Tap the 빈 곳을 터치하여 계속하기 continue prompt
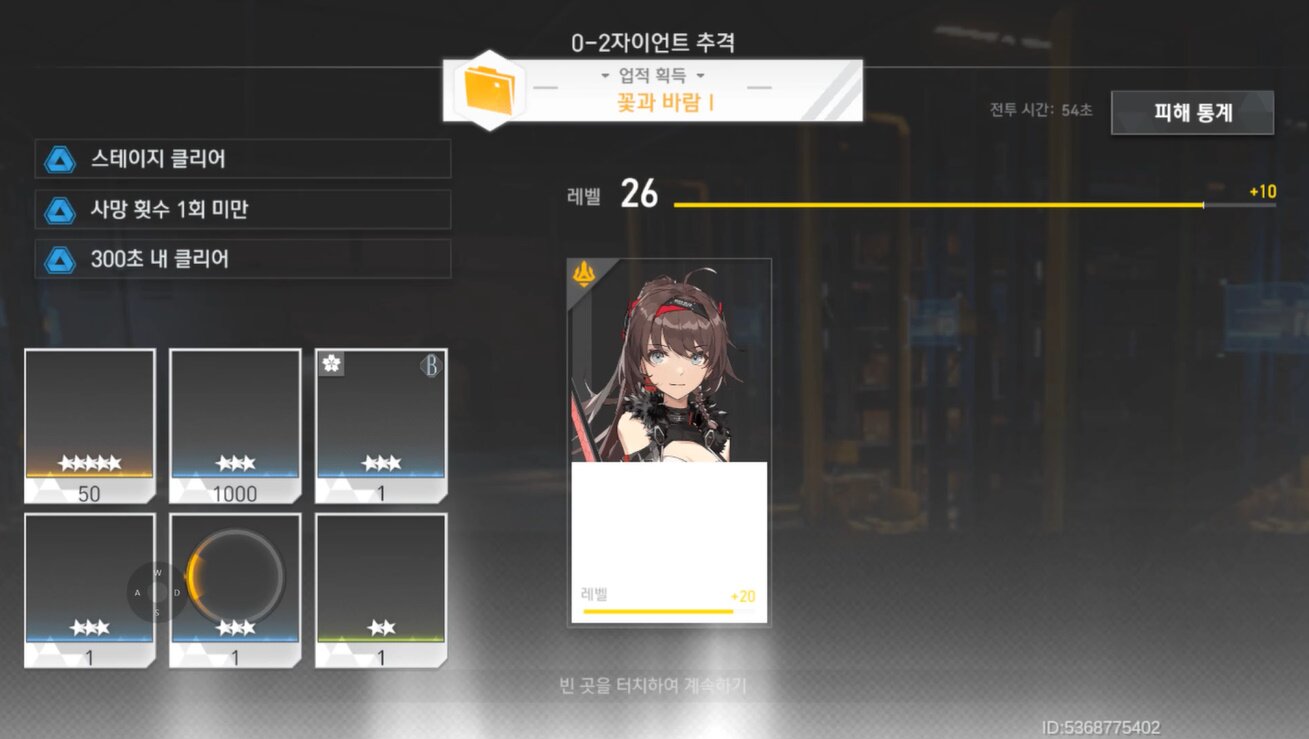1309x739 pixels. [653, 686]
